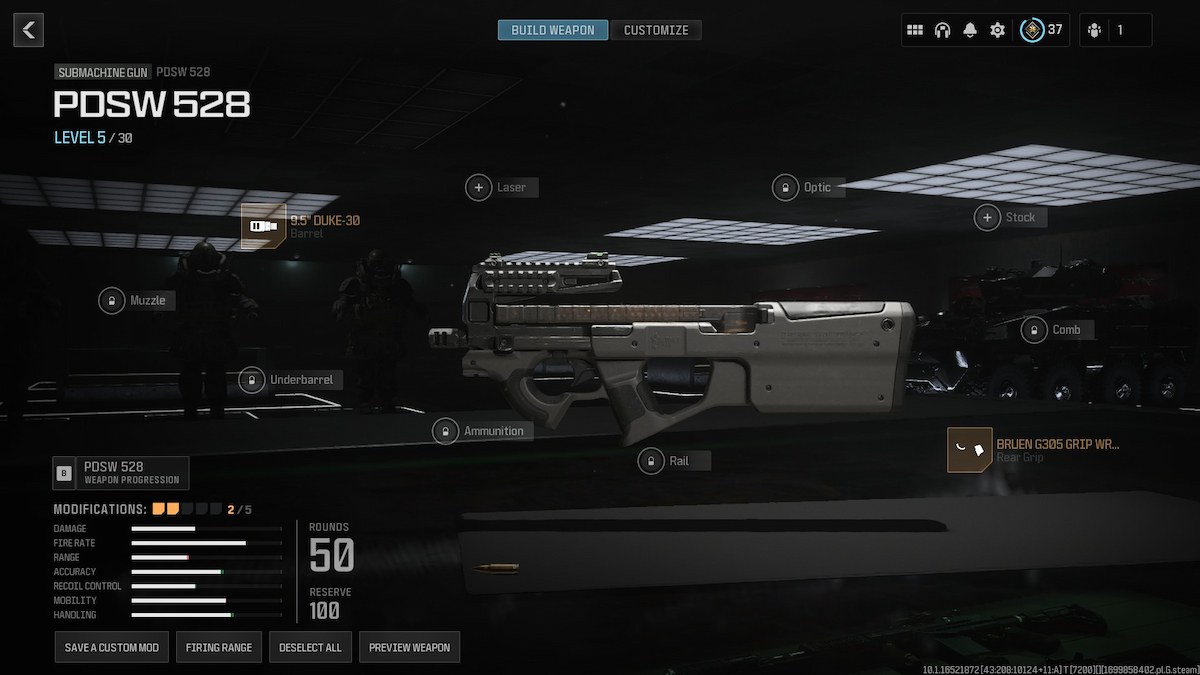Click Save a Custom Mod
1200x675 pixels.
pos(112,647)
